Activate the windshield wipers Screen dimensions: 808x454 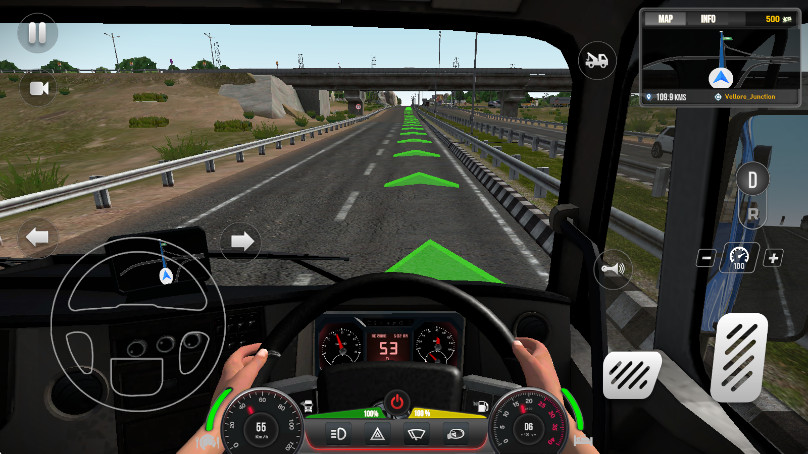[416, 434]
